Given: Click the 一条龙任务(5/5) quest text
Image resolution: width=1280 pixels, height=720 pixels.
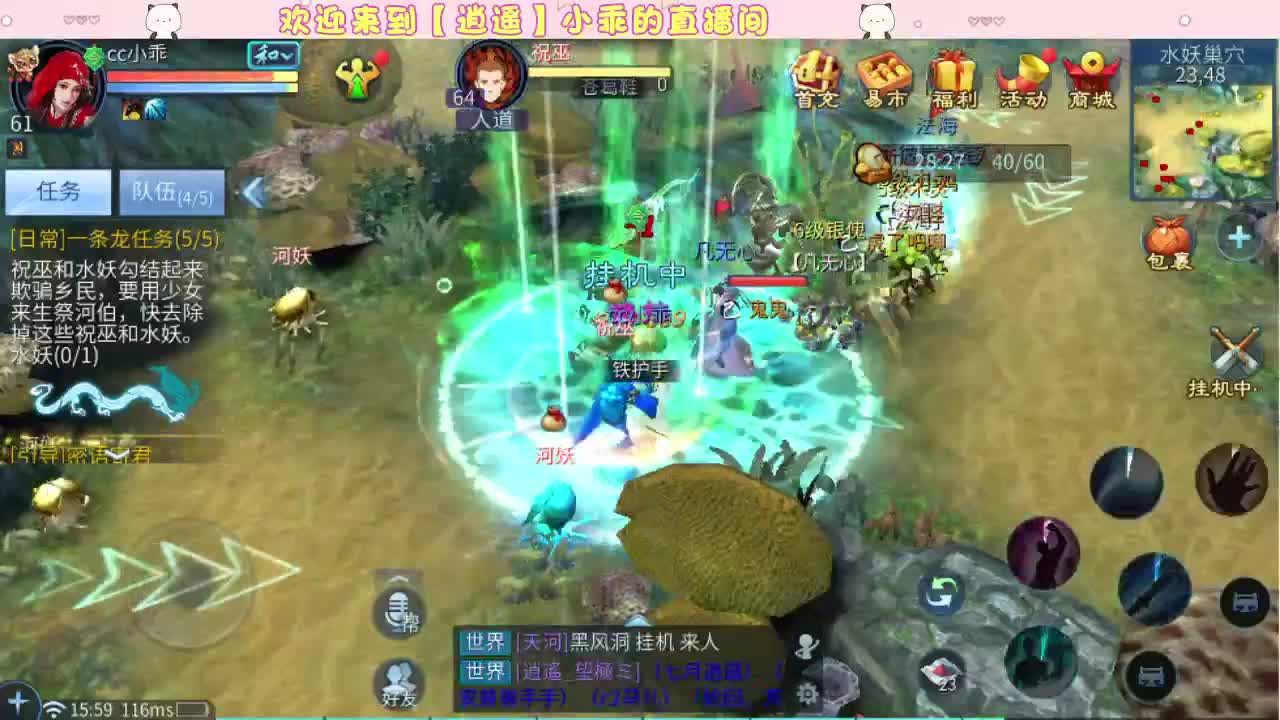Looking at the screenshot, I should tap(112, 240).
